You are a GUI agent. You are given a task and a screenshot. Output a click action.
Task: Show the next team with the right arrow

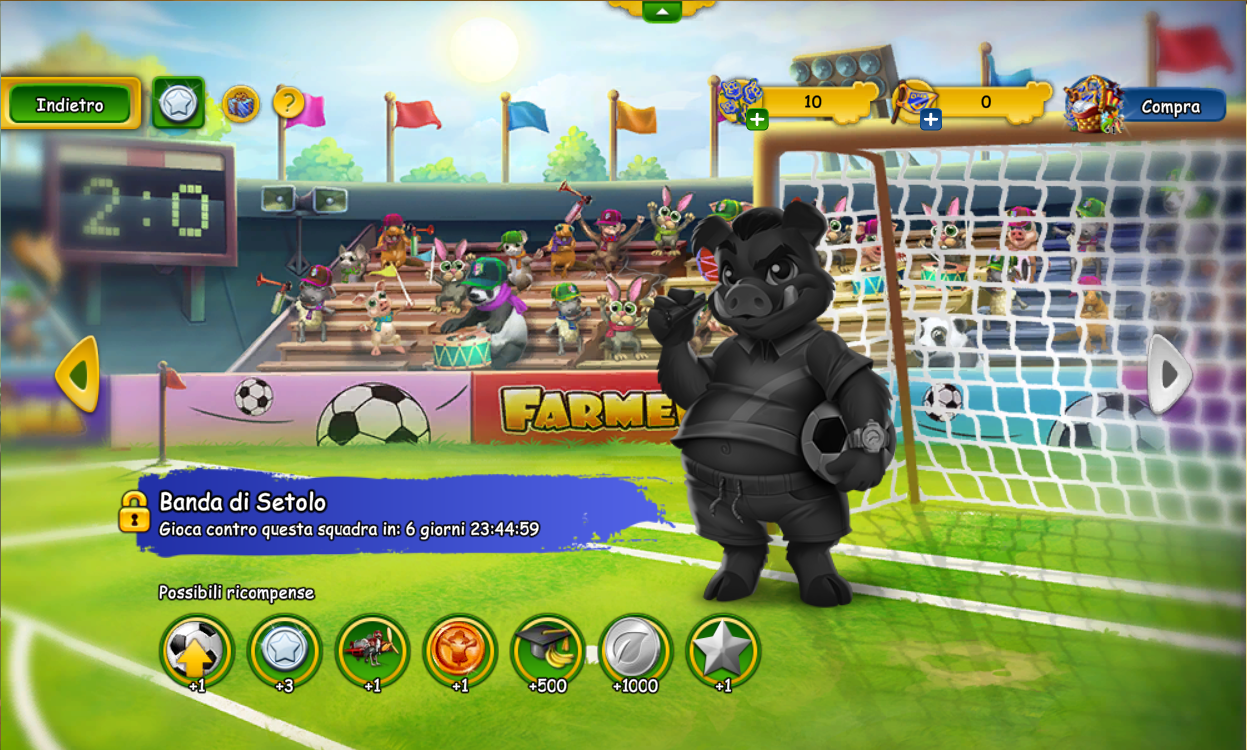[1168, 375]
